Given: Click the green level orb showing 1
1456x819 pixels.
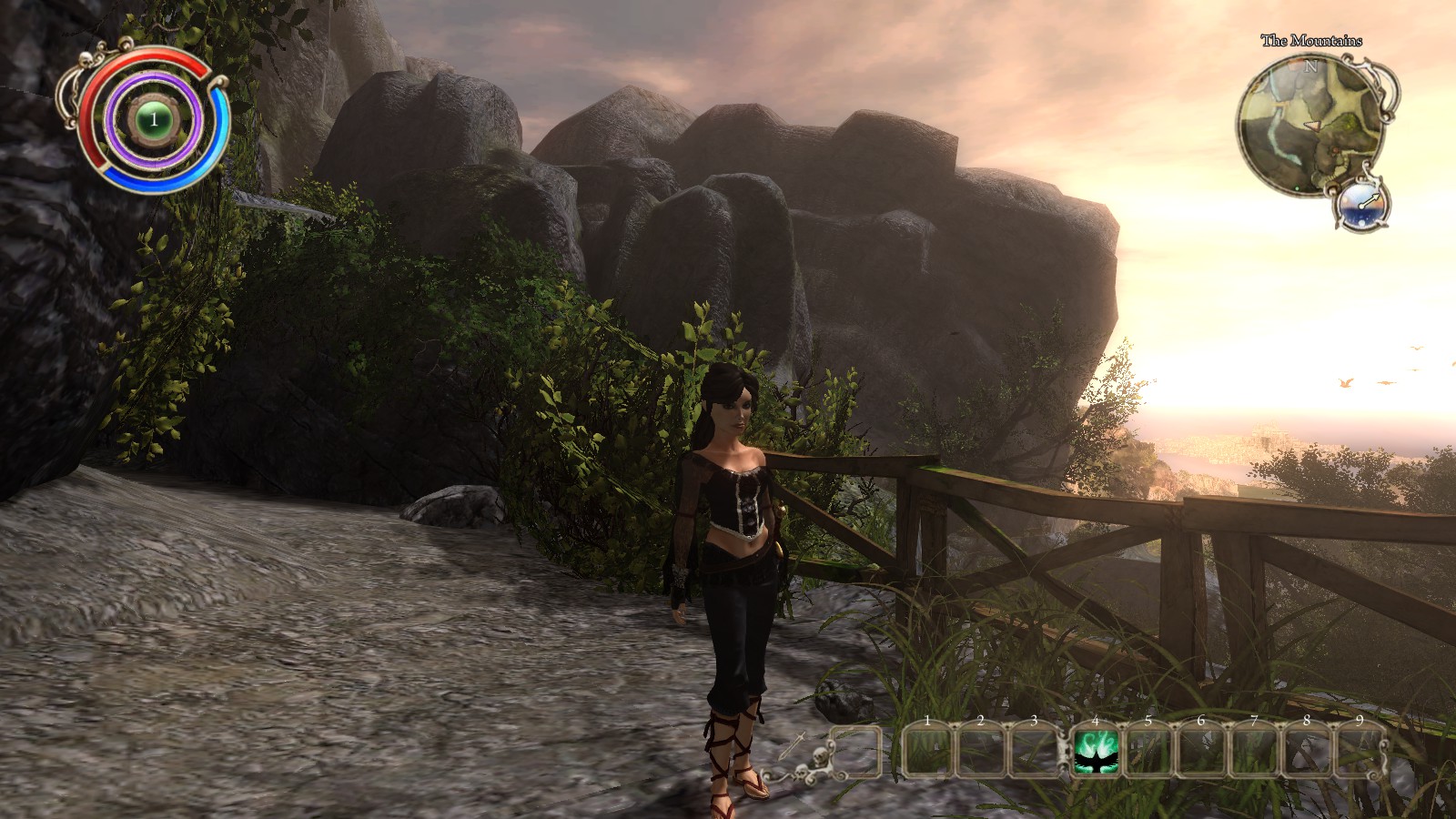Looking at the screenshot, I should 154,119.
